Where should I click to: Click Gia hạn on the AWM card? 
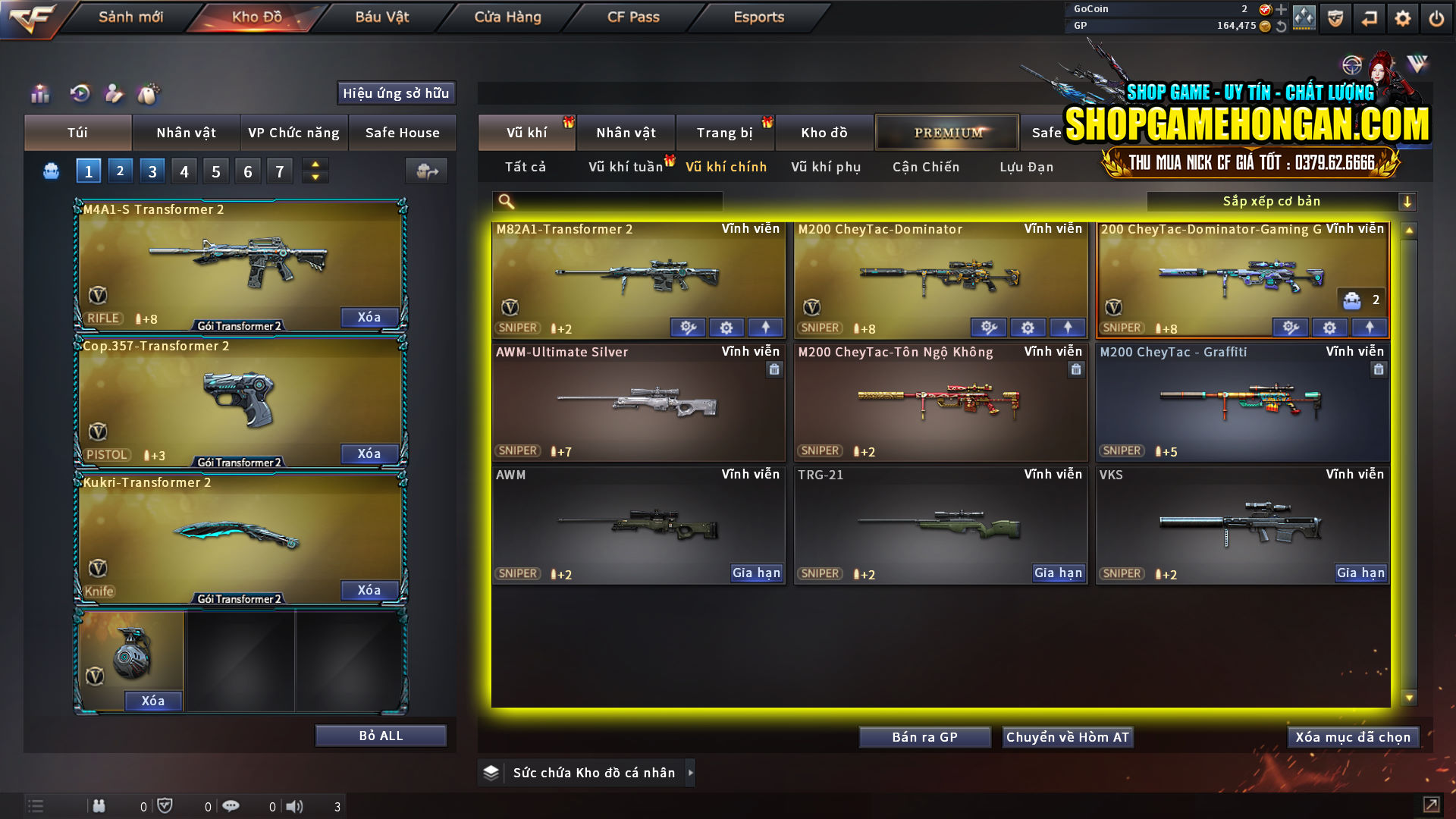(756, 573)
